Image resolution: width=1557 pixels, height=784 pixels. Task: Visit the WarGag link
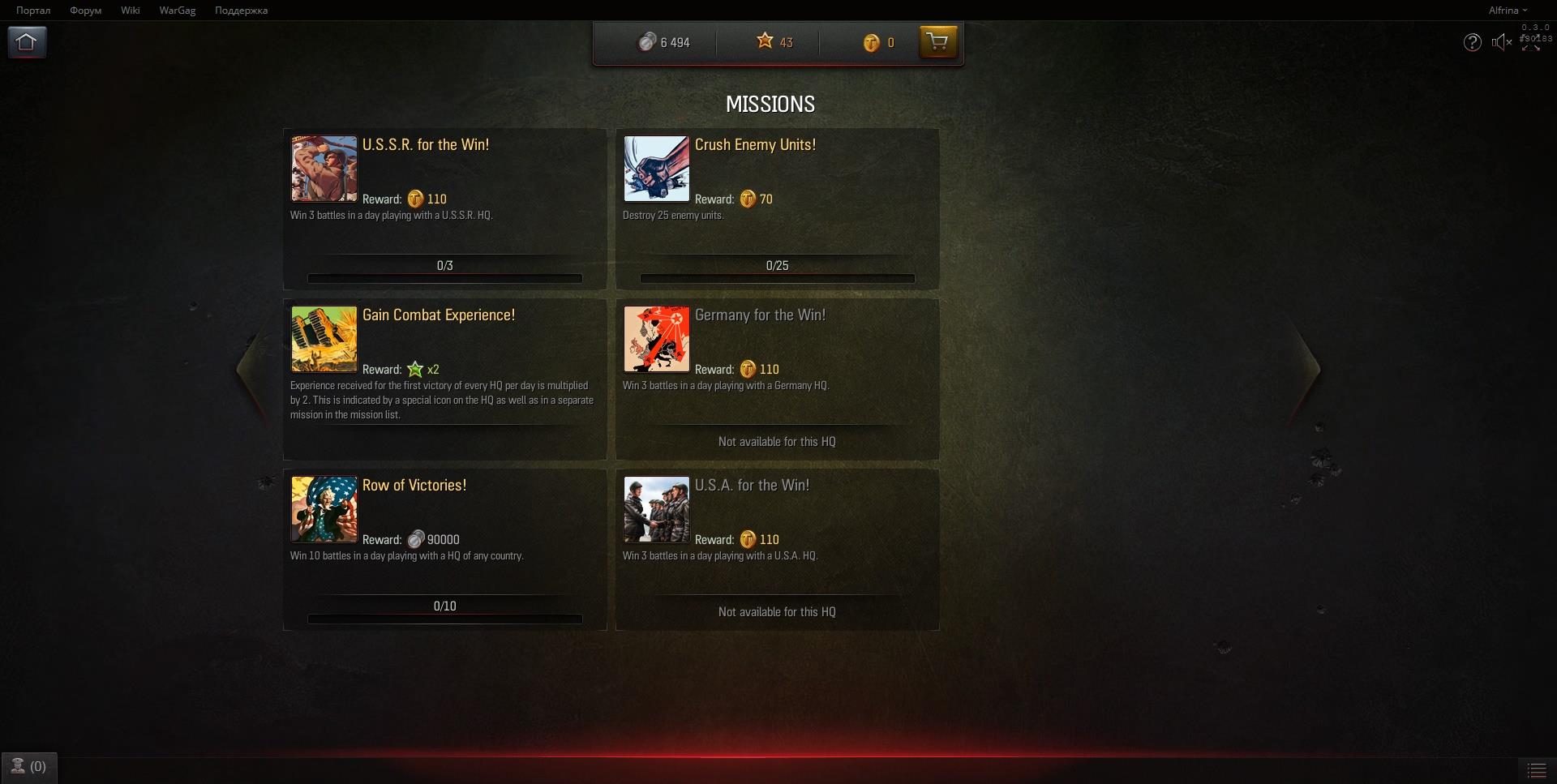177,11
